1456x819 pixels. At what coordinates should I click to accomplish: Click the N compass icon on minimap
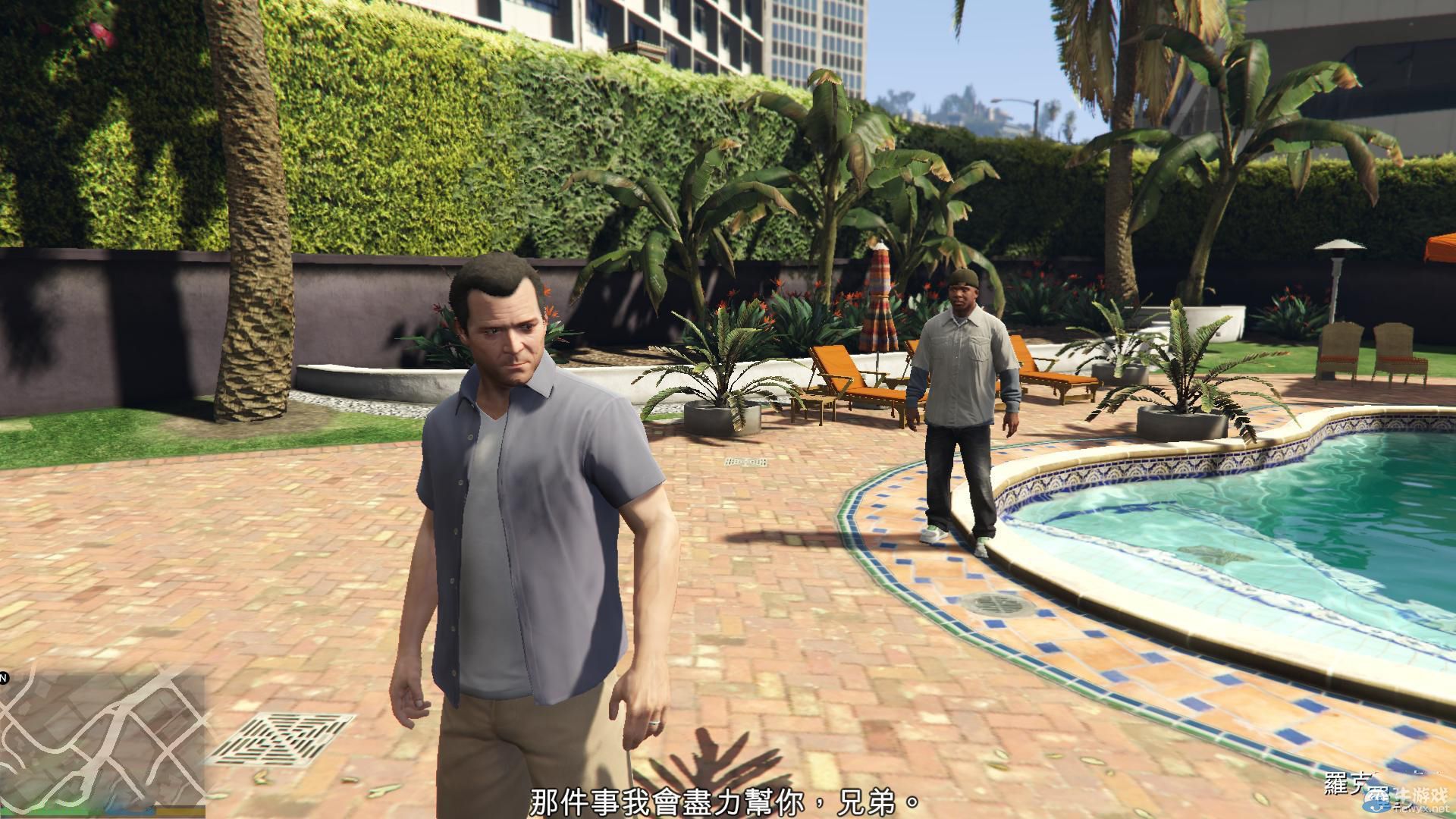click(x=4, y=675)
